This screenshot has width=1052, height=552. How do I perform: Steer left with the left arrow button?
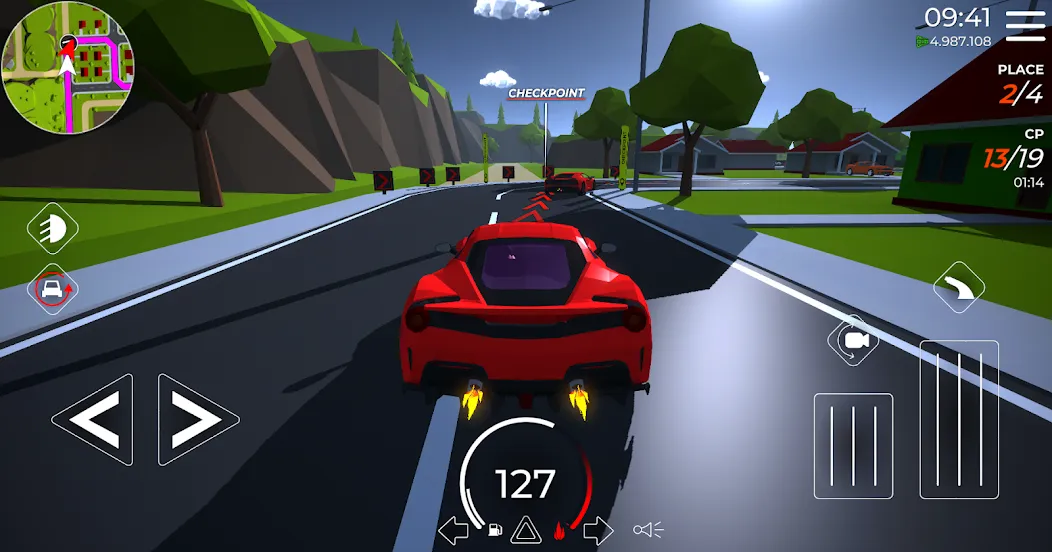(x=93, y=420)
